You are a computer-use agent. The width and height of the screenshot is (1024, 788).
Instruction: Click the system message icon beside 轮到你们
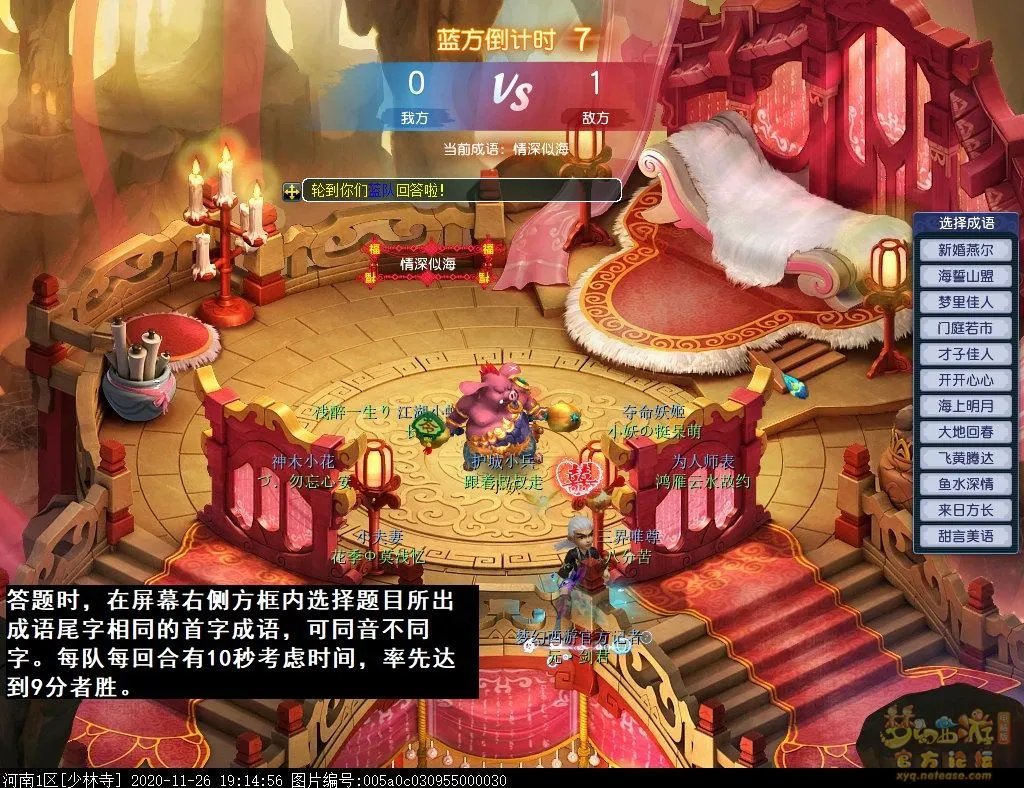[x=292, y=190]
